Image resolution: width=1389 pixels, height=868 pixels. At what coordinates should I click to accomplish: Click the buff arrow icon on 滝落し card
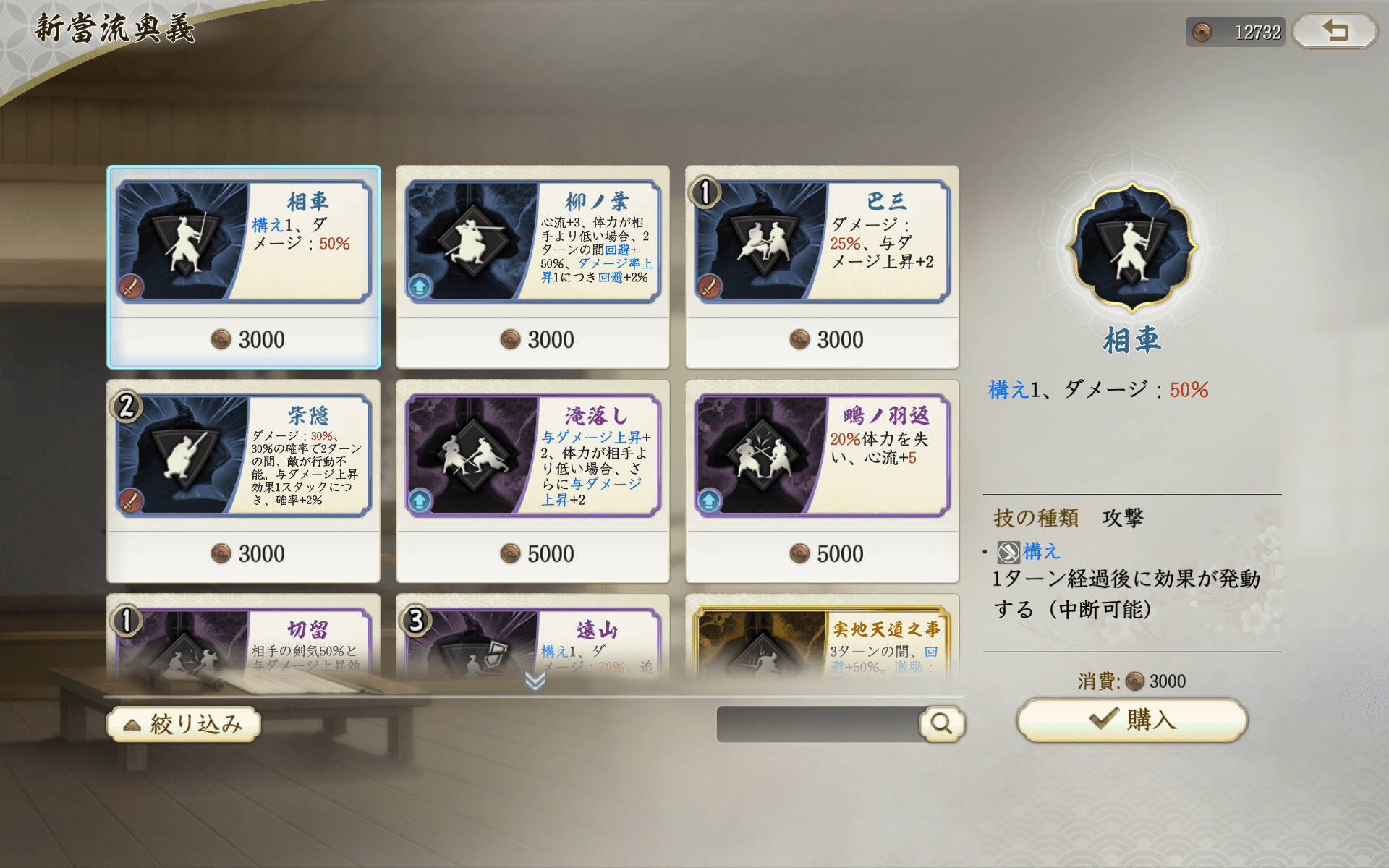[x=420, y=501]
